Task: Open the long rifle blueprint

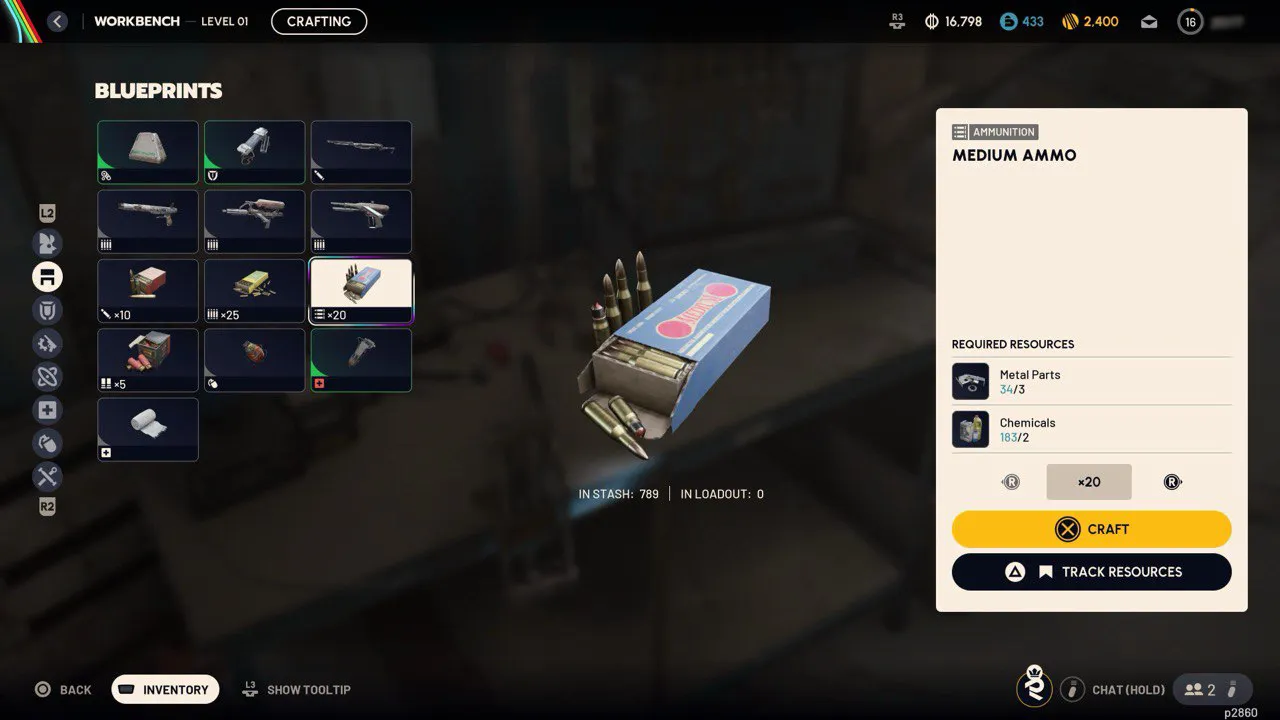Action: (361, 152)
